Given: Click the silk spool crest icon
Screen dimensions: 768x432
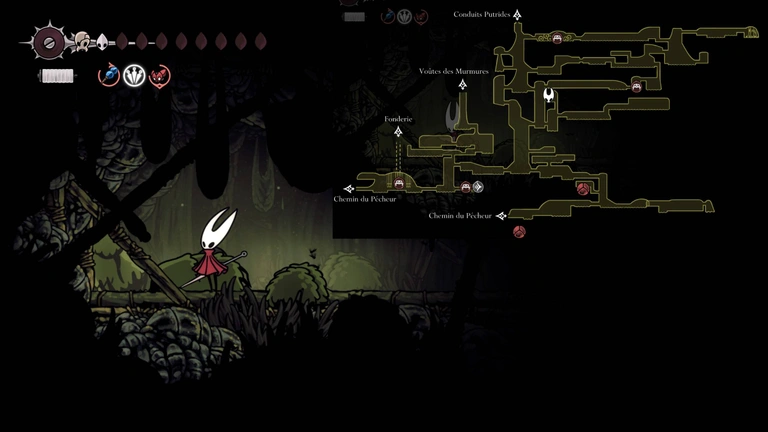Looking at the screenshot, I should (x=49, y=42).
